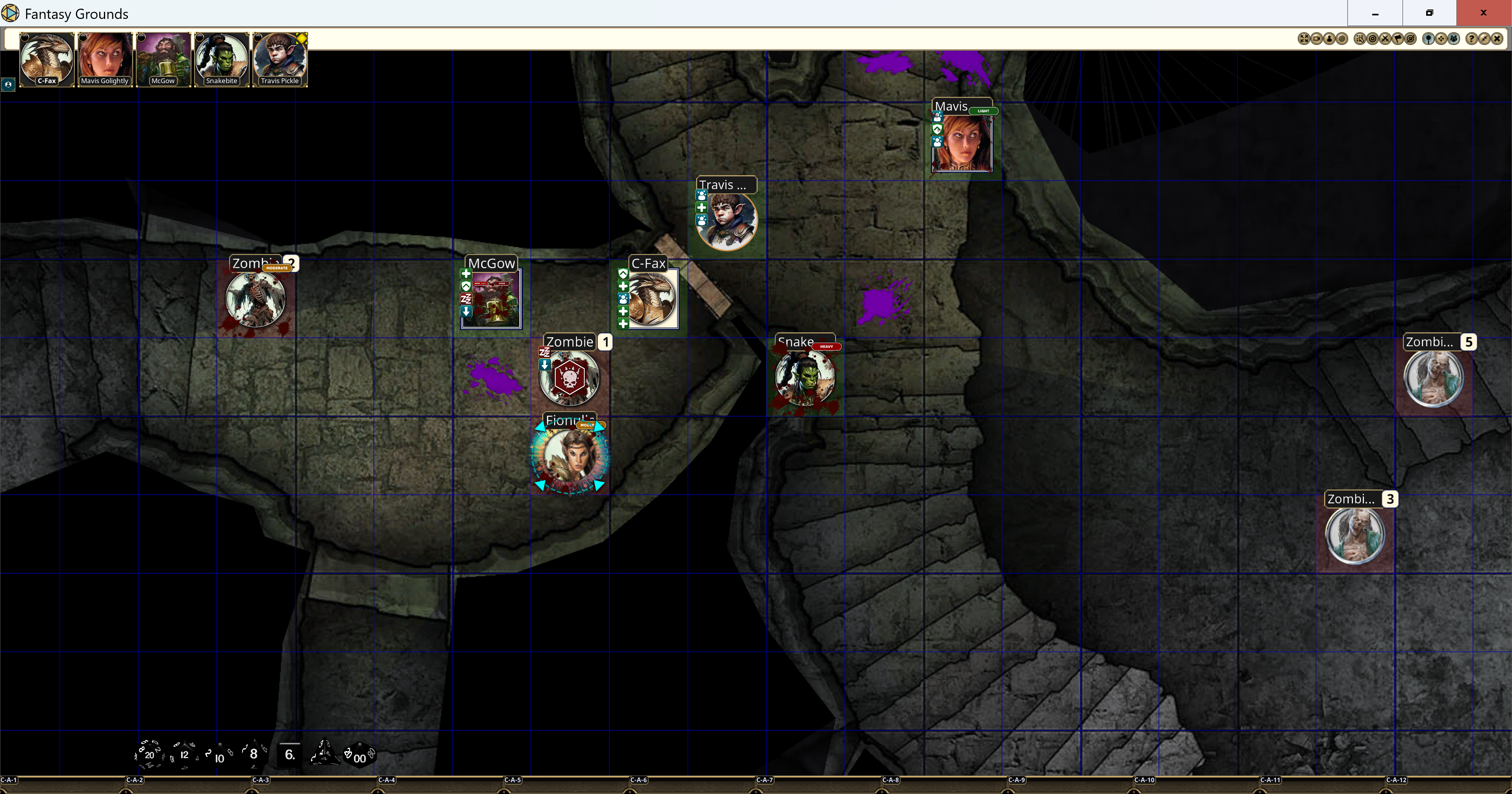
Task: Click the help question mark icon in the toolbar
Action: 1472,39
